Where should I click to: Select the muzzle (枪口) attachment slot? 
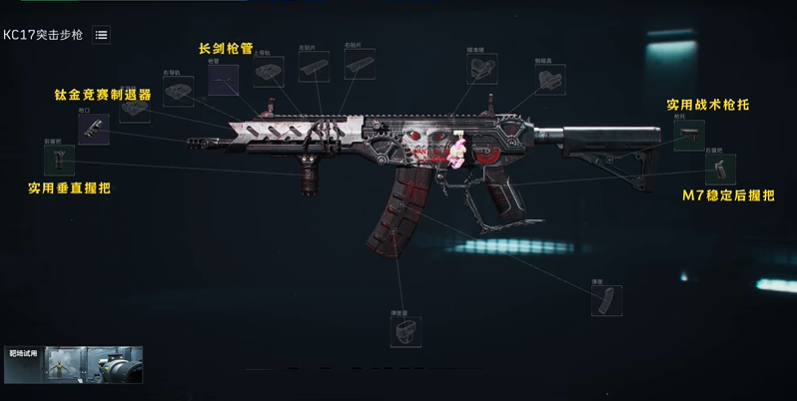click(93, 129)
